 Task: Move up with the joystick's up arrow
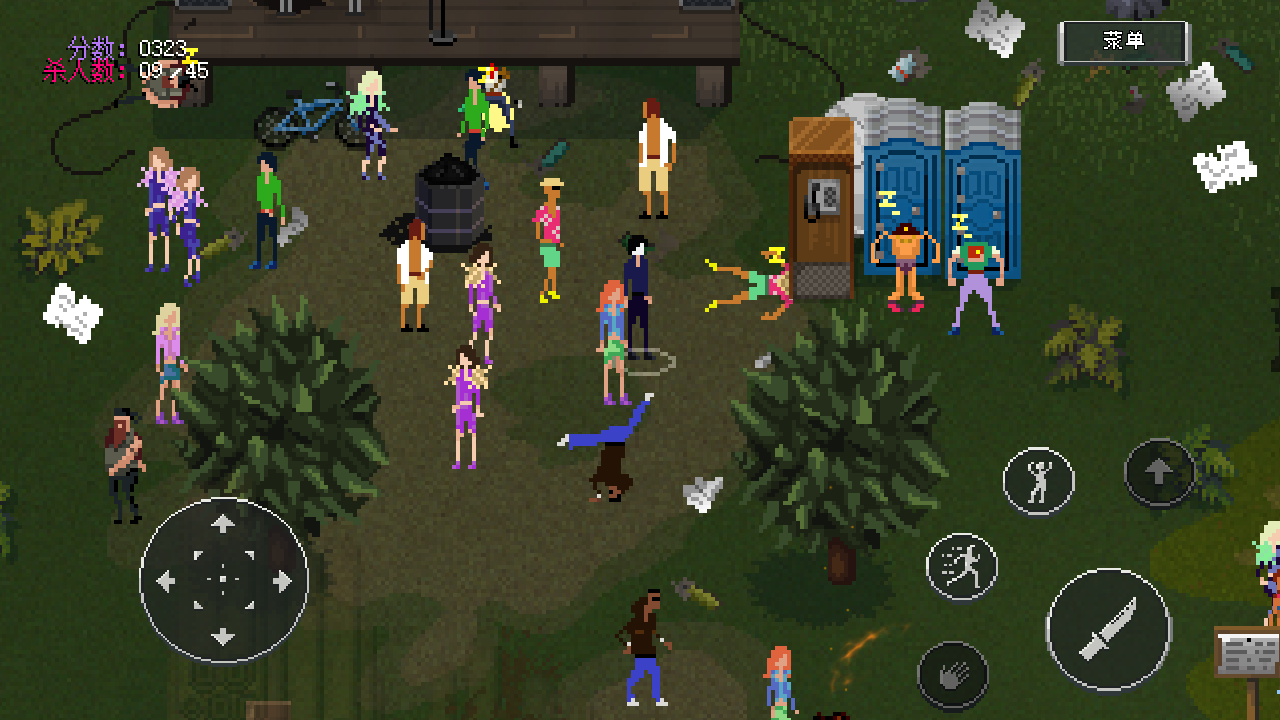click(x=223, y=524)
